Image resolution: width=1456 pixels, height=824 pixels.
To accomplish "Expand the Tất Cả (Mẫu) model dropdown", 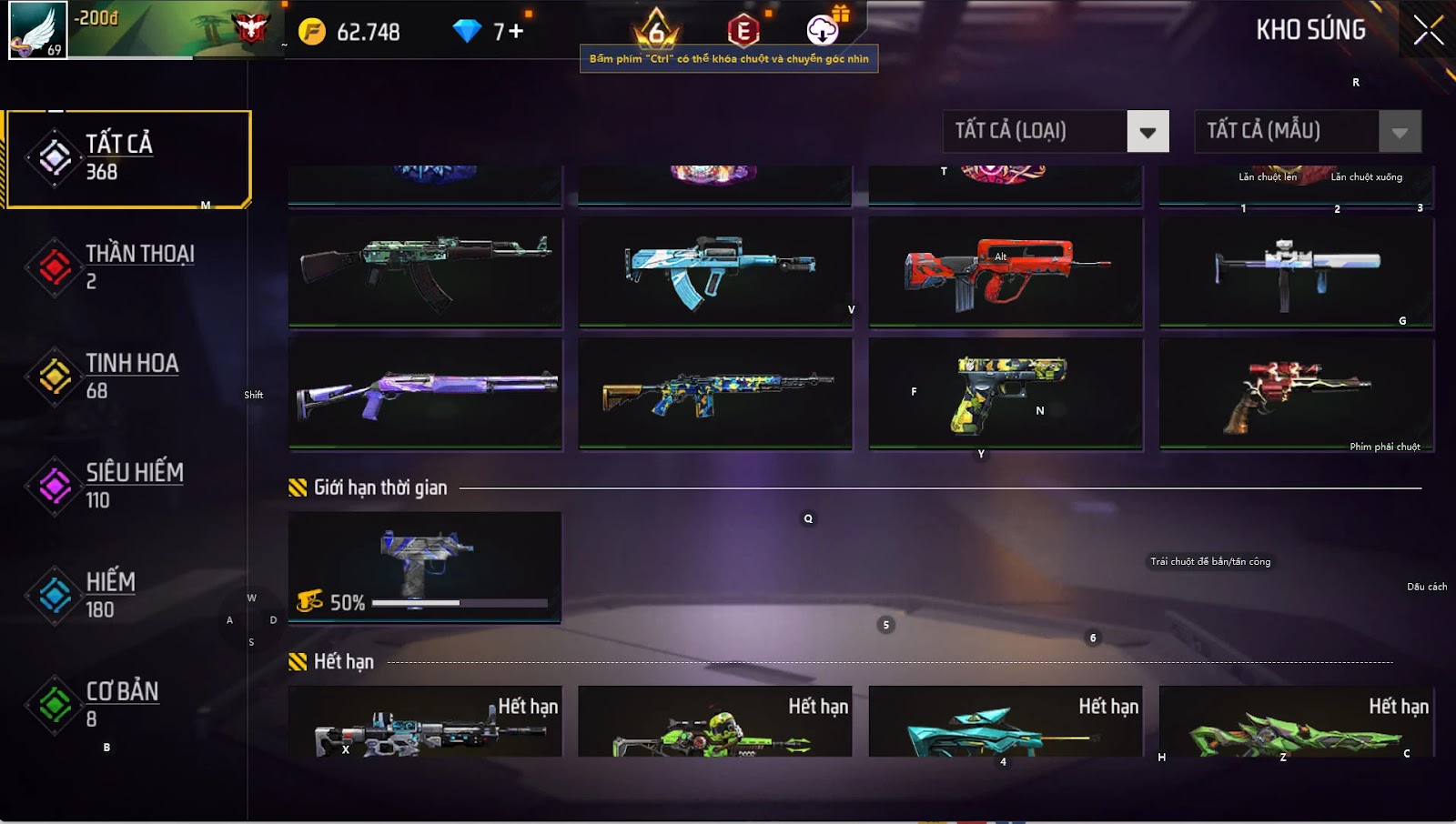I will click(x=1307, y=132).
